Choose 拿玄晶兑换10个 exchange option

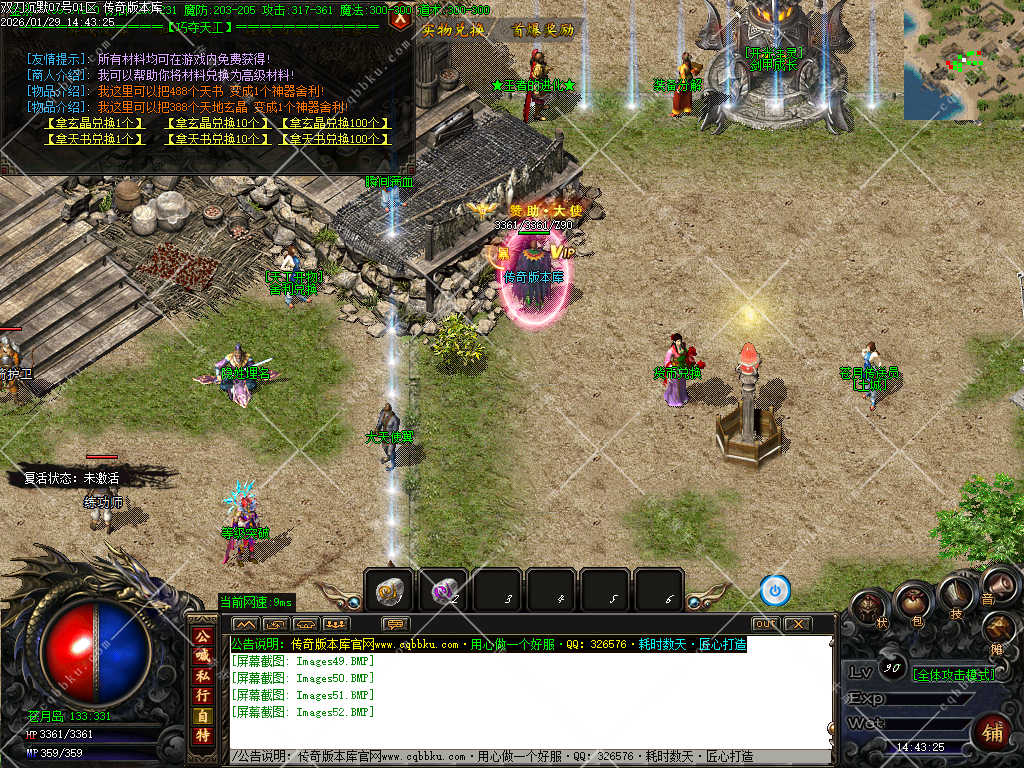(213, 123)
